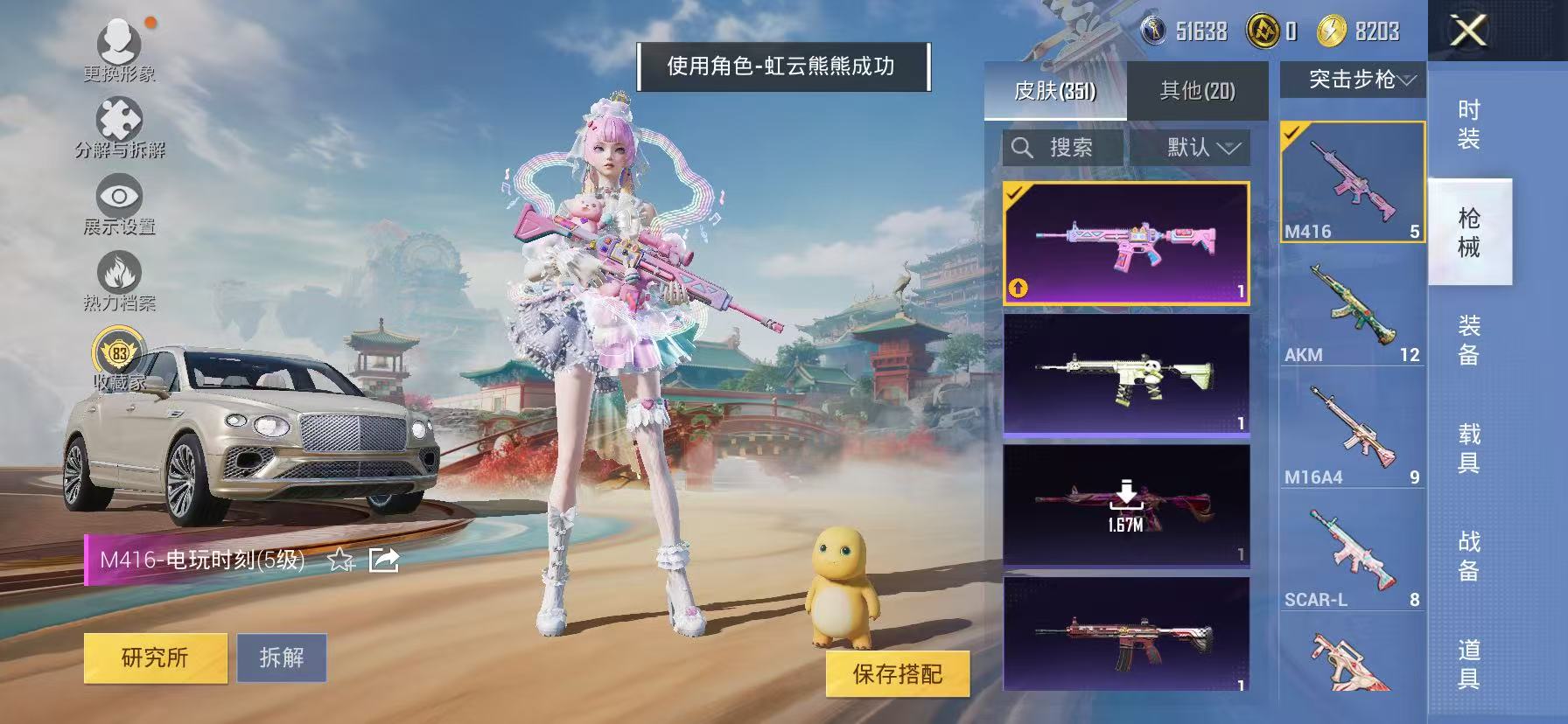This screenshot has height=724, width=1568.
Task: Click the search magnifier icon
Action: coord(1022,147)
